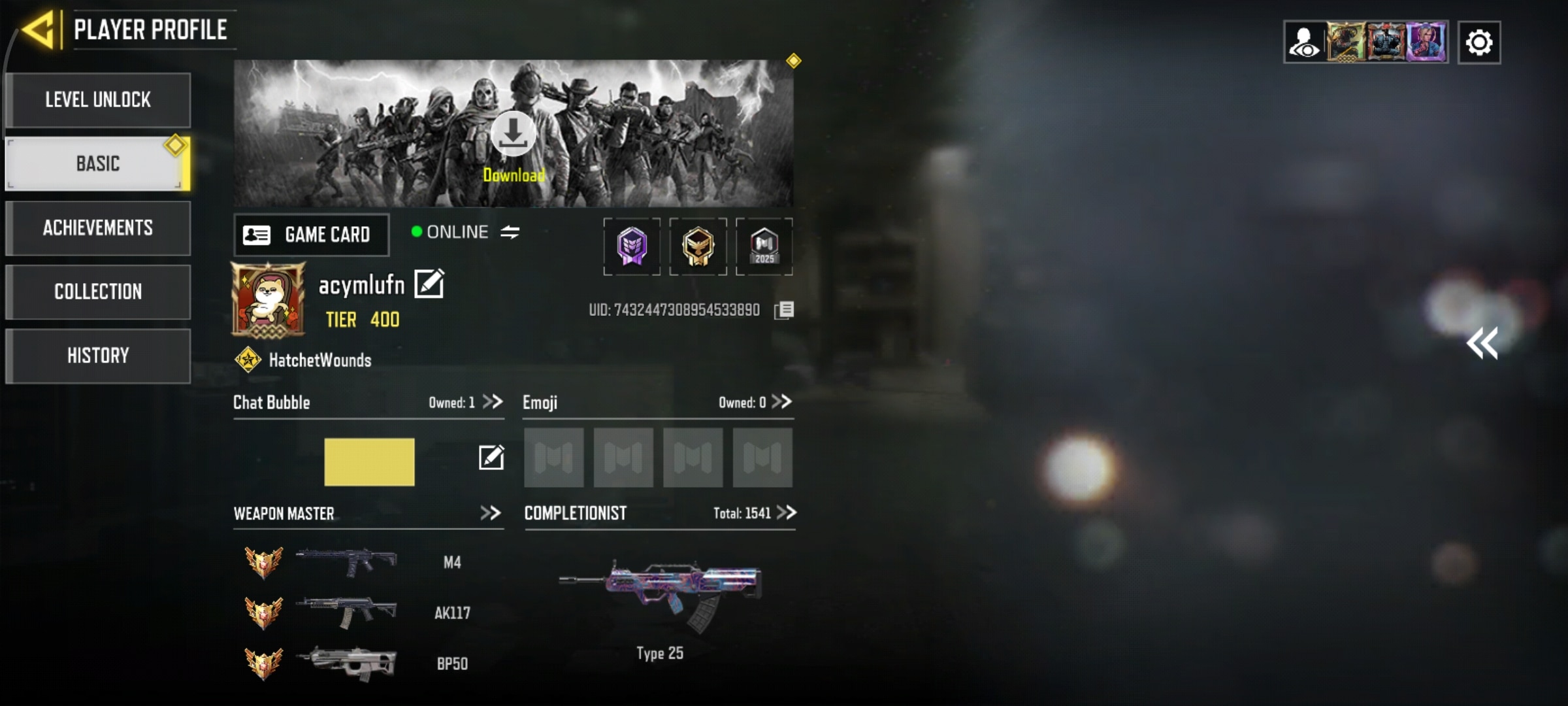Open the Collection tab
The width and height of the screenshot is (1568, 706).
[x=98, y=292]
